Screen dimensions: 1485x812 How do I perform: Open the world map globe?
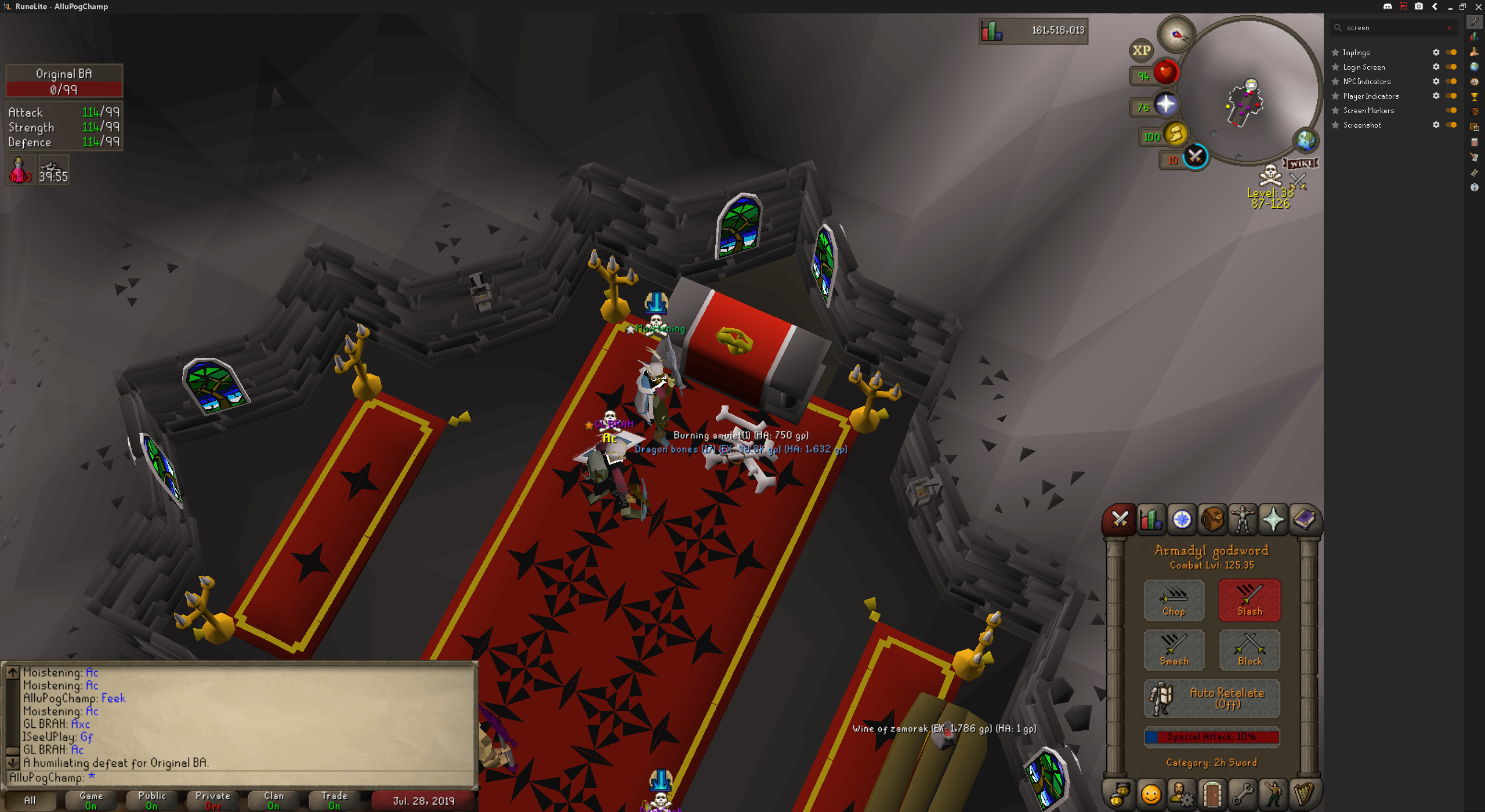coord(1306,140)
